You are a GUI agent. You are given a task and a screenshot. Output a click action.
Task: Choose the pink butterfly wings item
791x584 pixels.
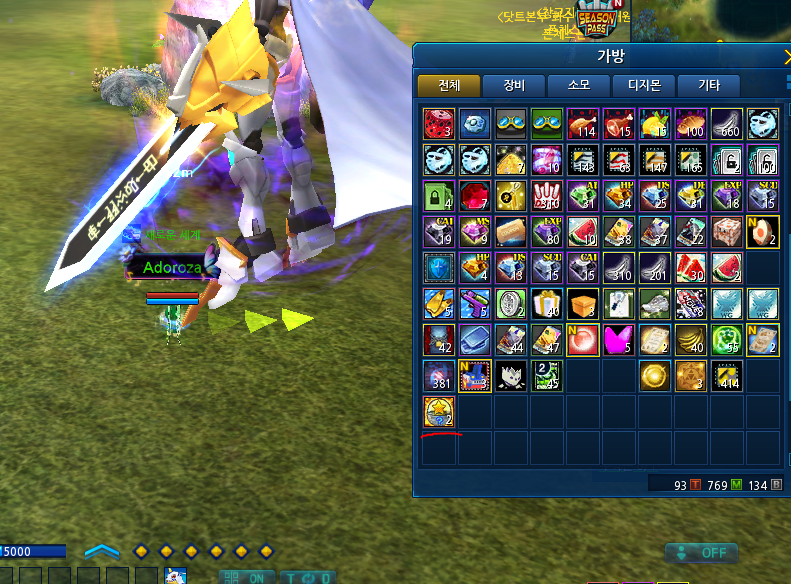tap(620, 339)
